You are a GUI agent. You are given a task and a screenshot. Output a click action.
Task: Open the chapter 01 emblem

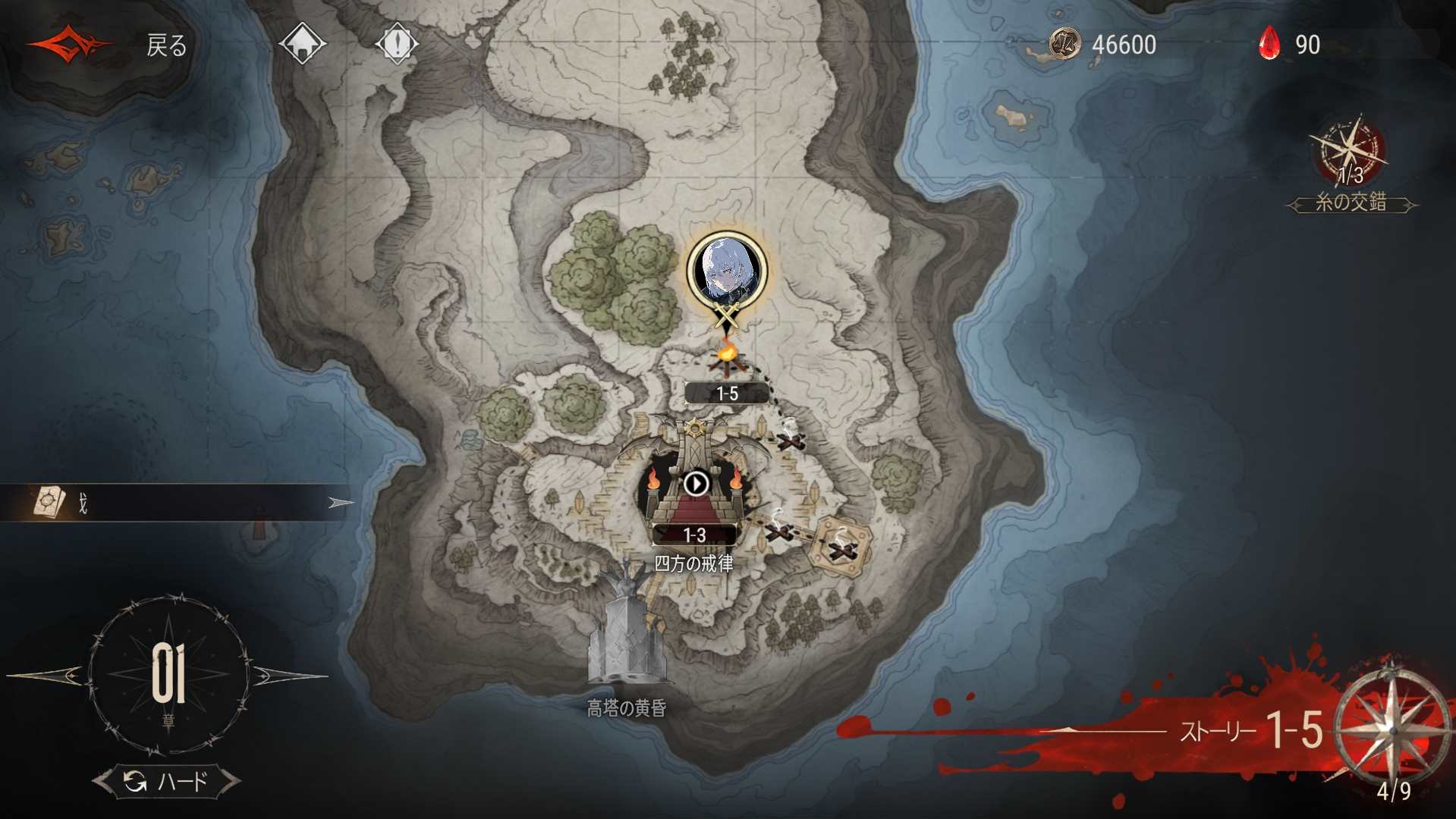[168, 674]
